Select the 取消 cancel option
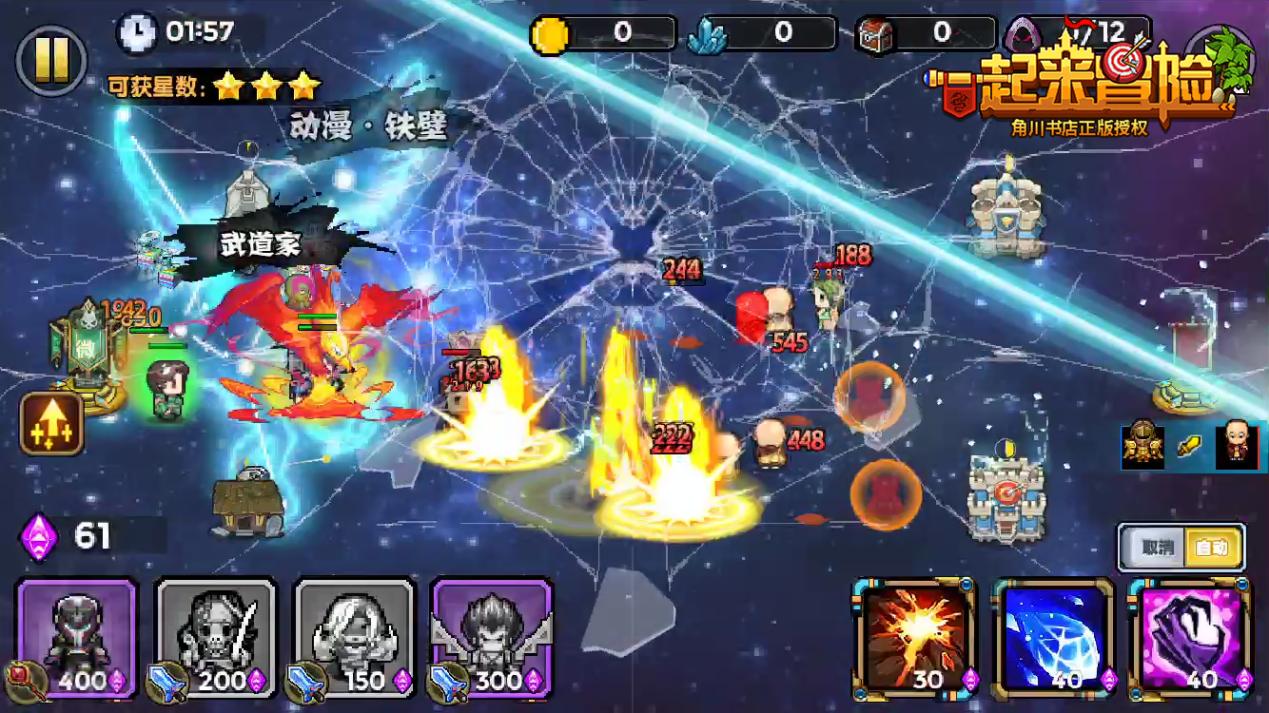 (x=1156, y=548)
